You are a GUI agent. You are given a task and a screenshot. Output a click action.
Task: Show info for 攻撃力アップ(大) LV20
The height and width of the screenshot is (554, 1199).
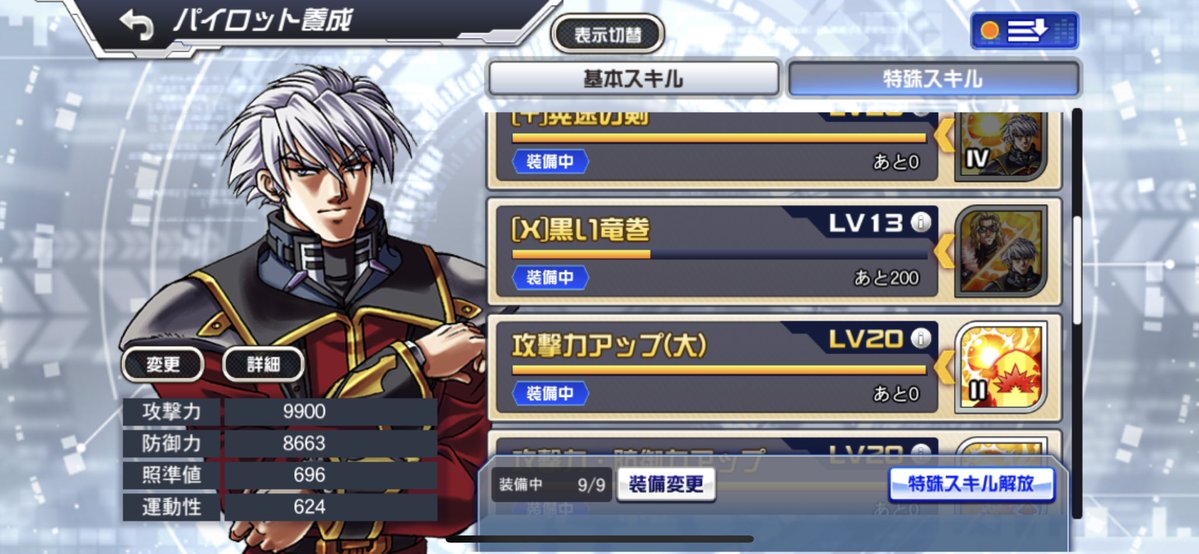(x=921, y=339)
